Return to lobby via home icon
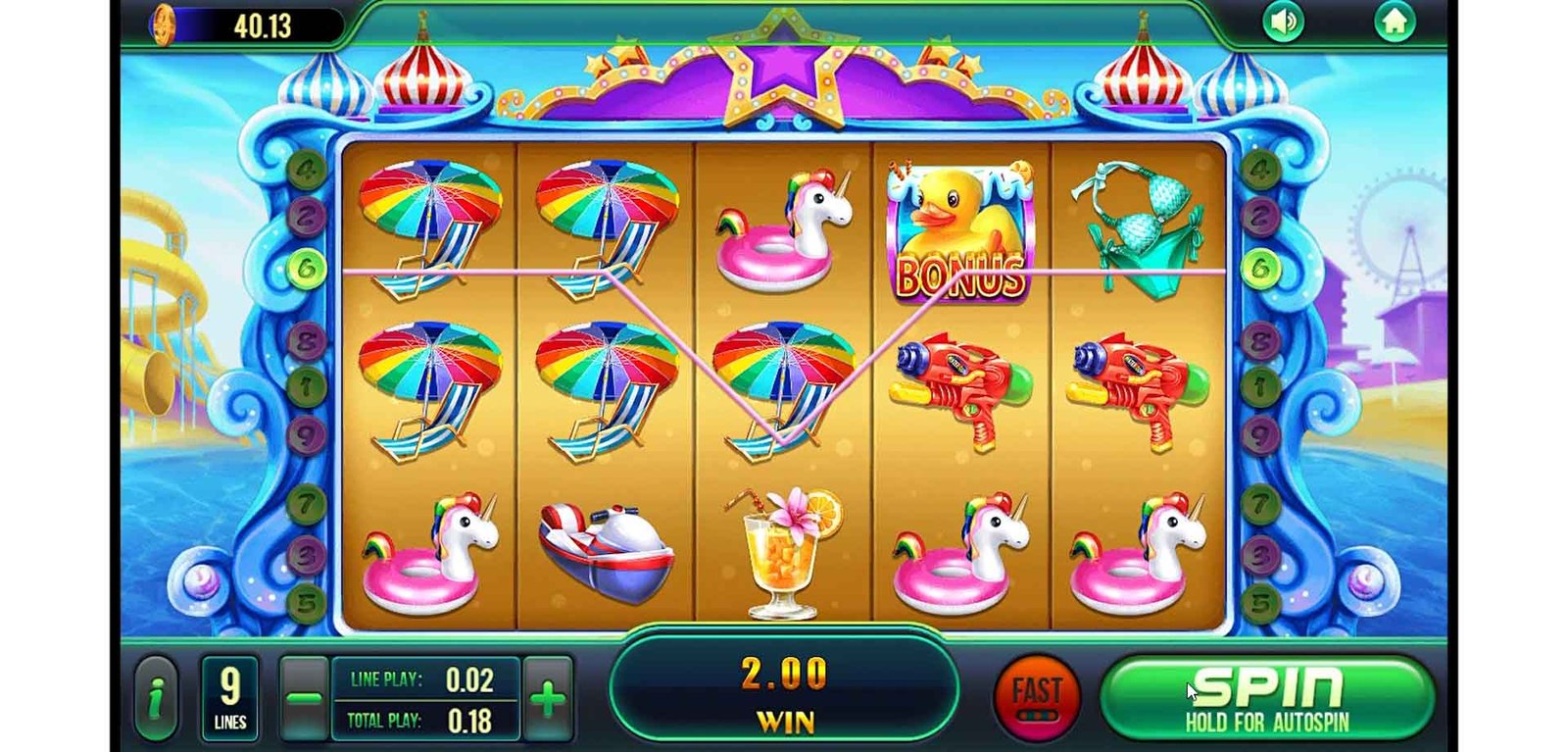Screen dimensions: 1568x752 click(1394, 23)
